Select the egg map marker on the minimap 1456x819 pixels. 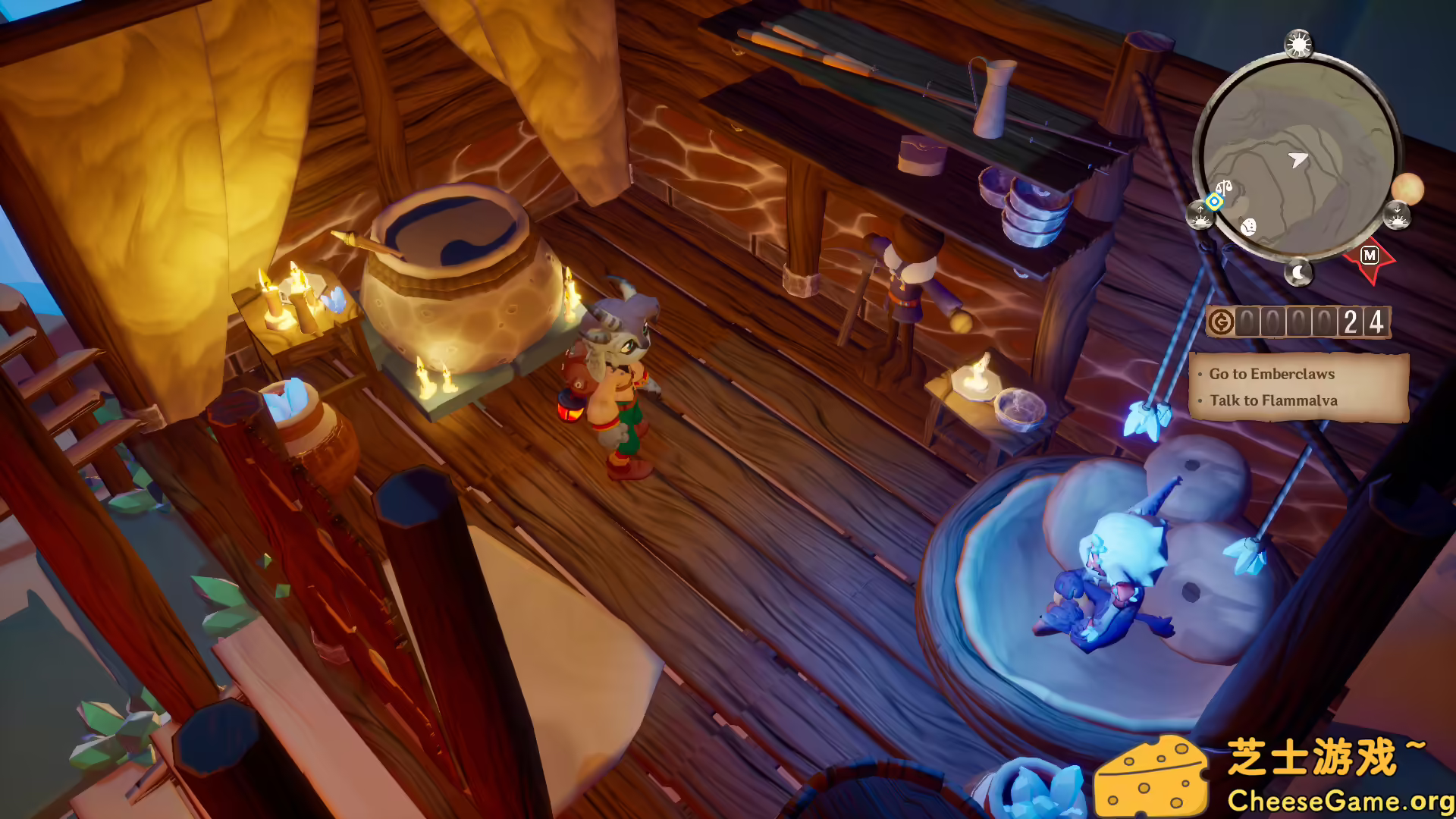click(x=1247, y=224)
